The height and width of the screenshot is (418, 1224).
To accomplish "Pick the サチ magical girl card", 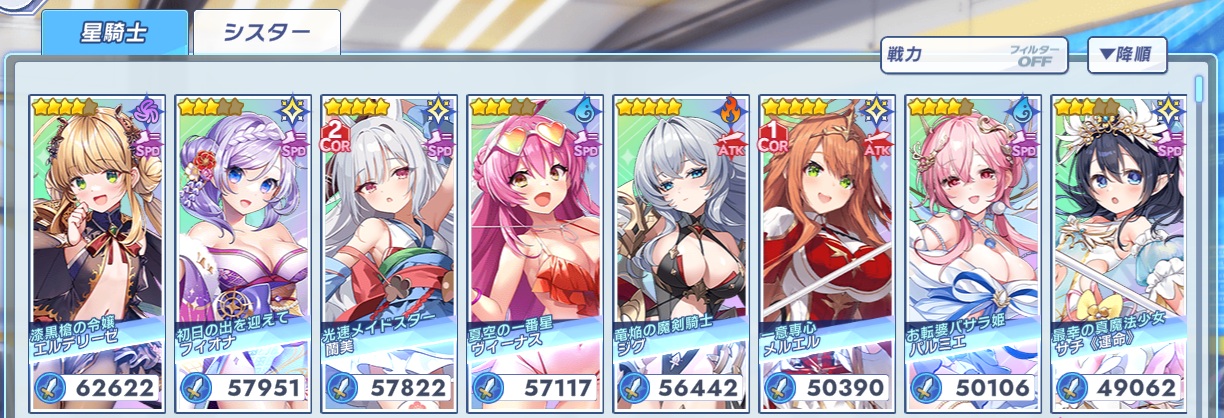I will click(x=1119, y=250).
